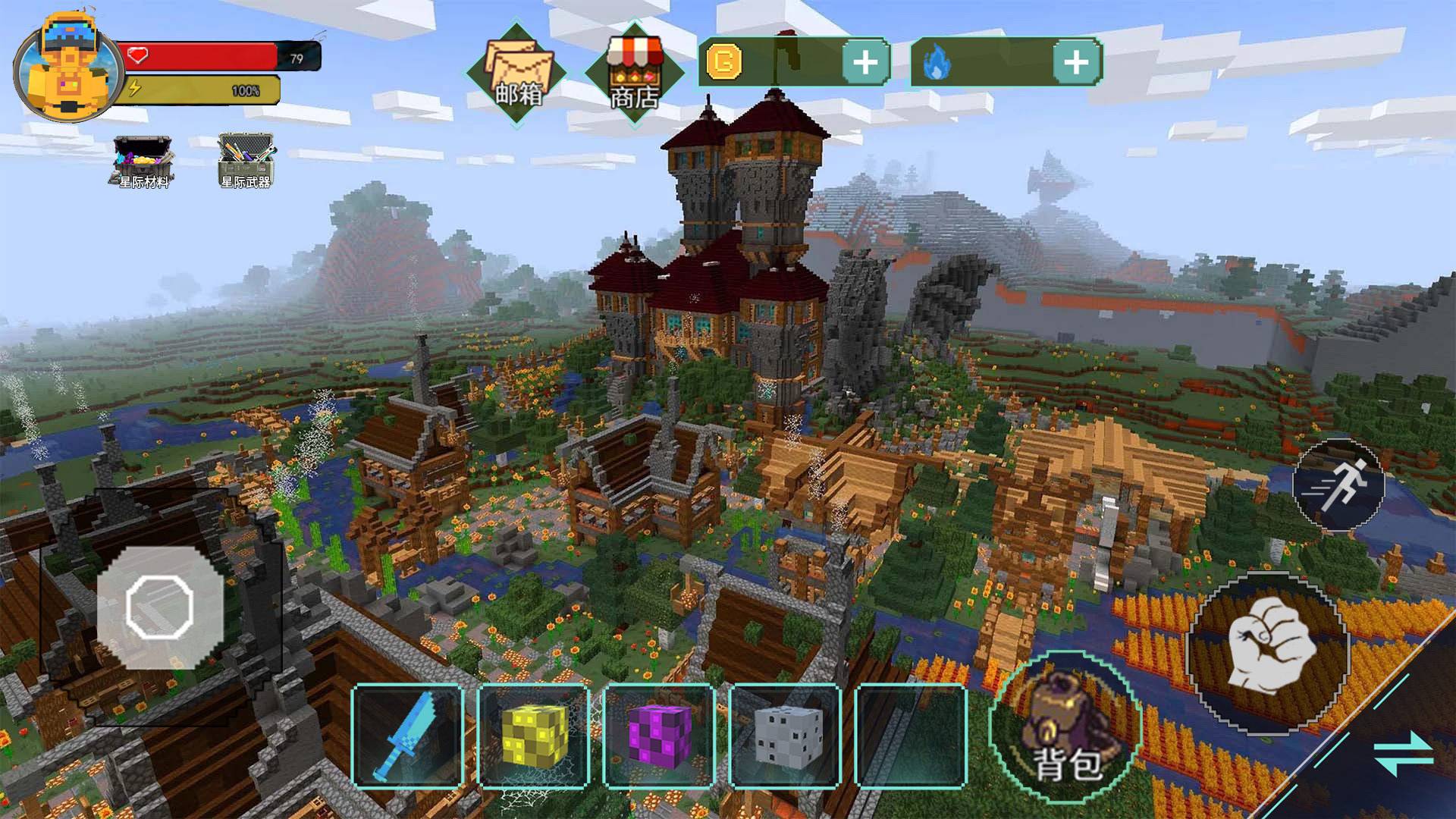Pick the white block hotbar slot
1456x819 pixels.
pos(786,736)
